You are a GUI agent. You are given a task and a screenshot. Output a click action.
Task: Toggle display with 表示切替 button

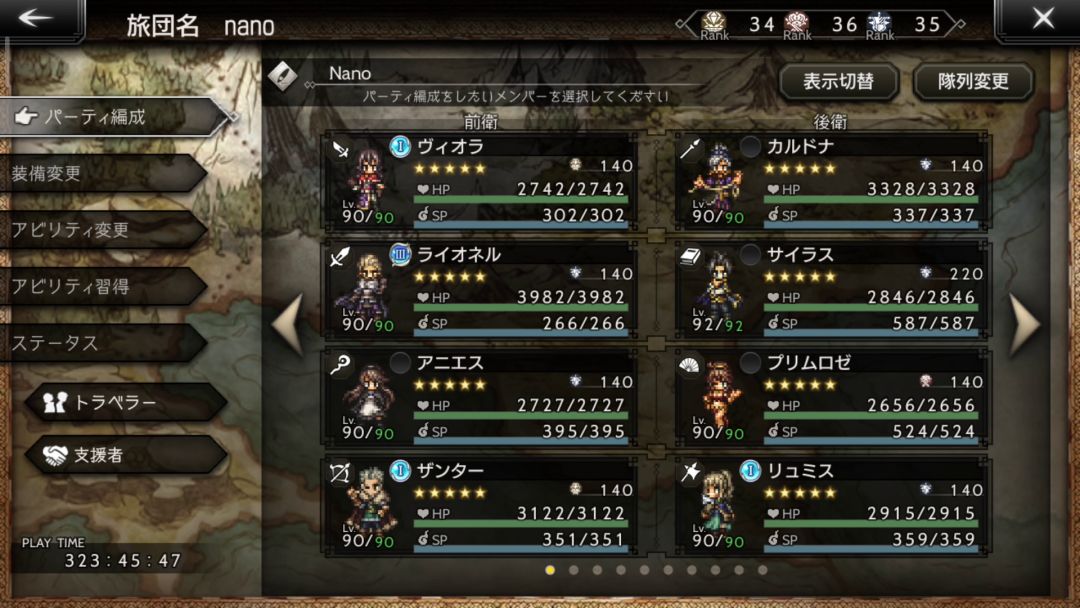coord(838,81)
